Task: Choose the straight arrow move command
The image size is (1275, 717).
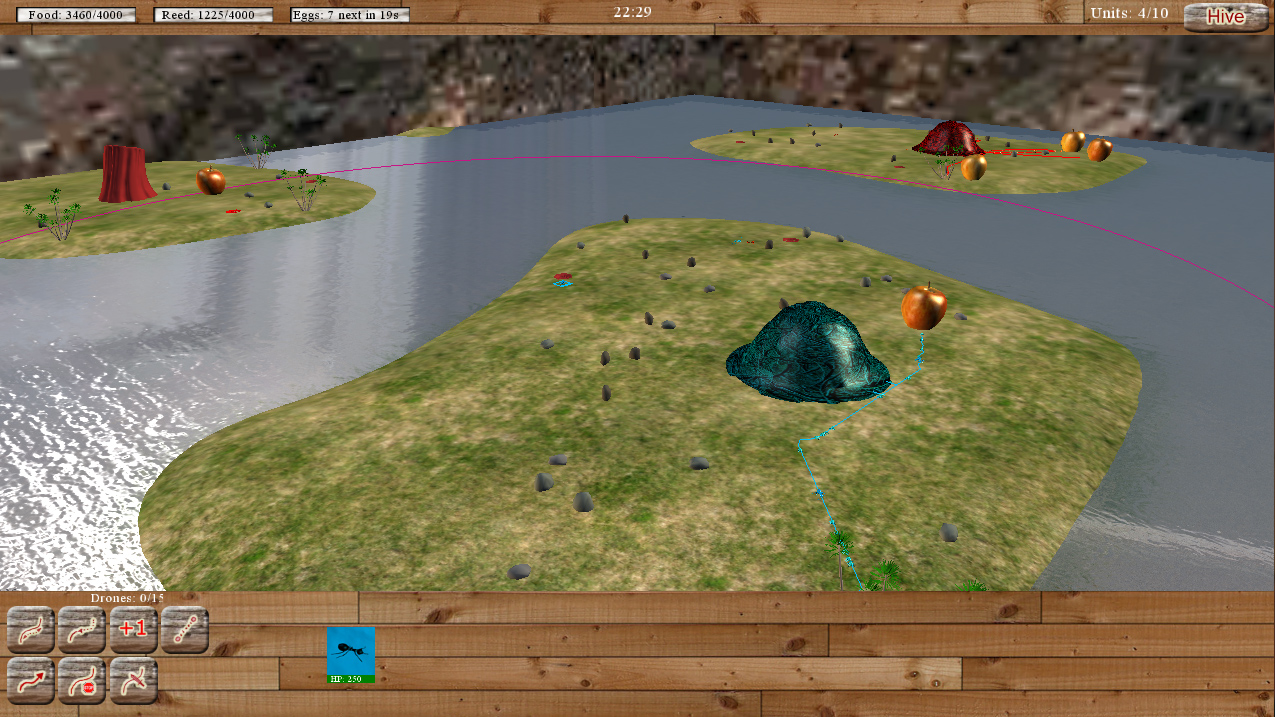Action: tap(31, 682)
